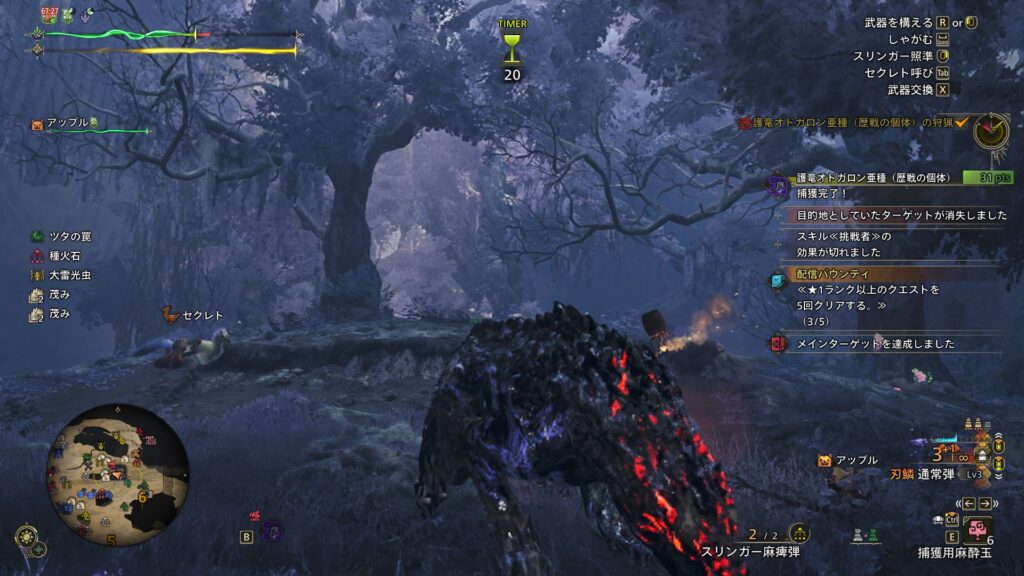Click the セクレト mount marker
Screen dimensions: 1024x576
(194, 315)
